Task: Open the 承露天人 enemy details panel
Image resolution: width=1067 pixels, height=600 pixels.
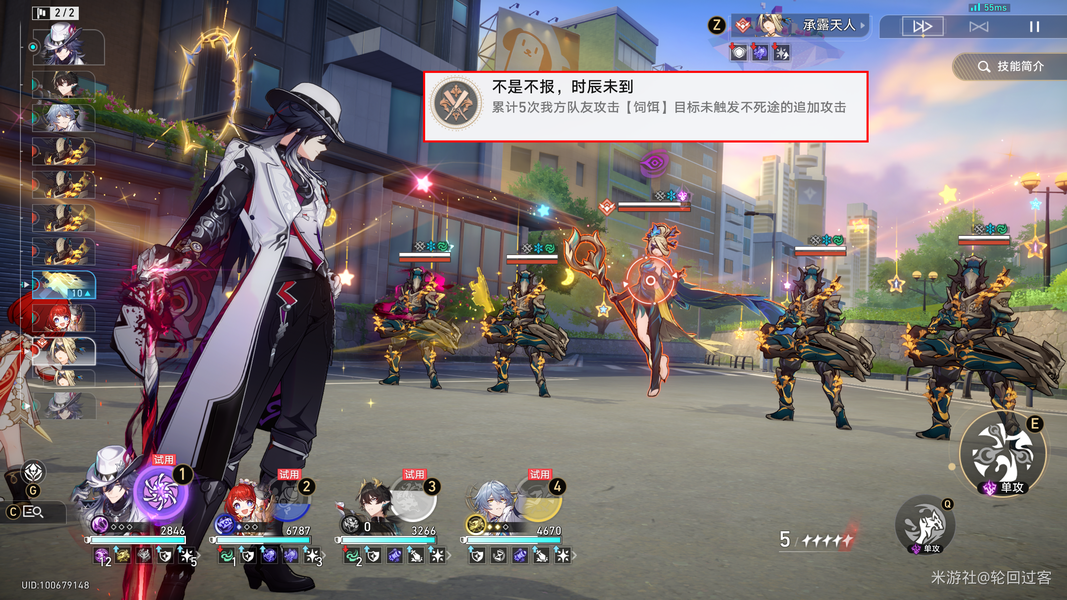Action: tap(800, 25)
